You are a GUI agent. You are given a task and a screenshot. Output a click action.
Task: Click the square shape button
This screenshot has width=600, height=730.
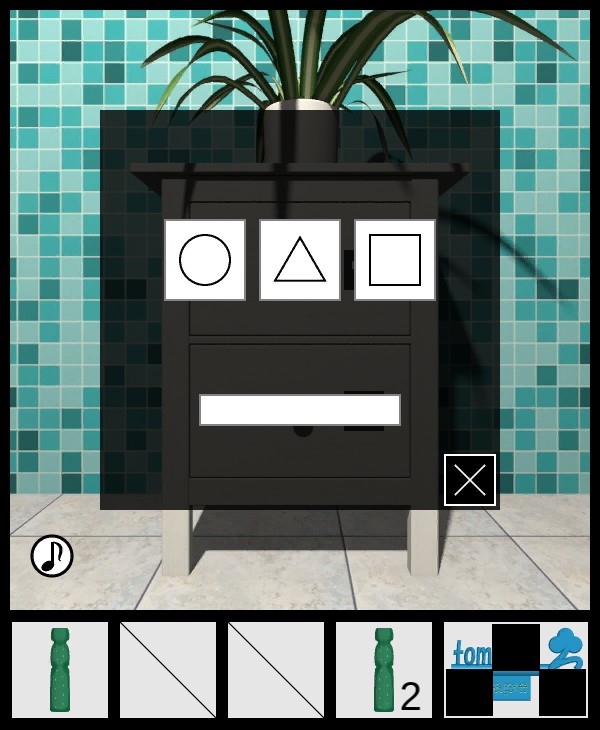point(395,260)
